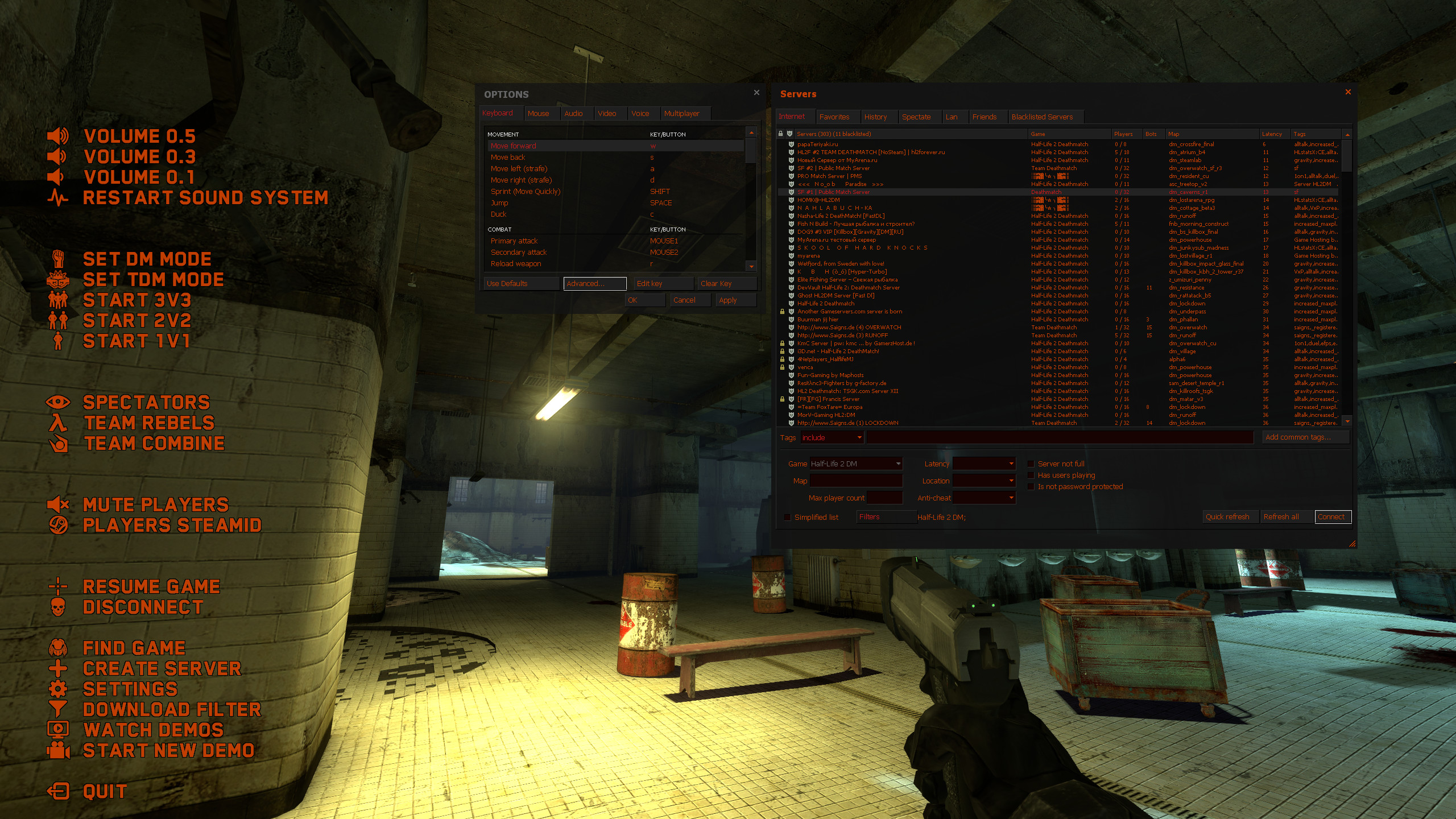The width and height of the screenshot is (1456, 819).
Task: Click the skull icon beside DISCONNECT
Action: [x=59, y=607]
